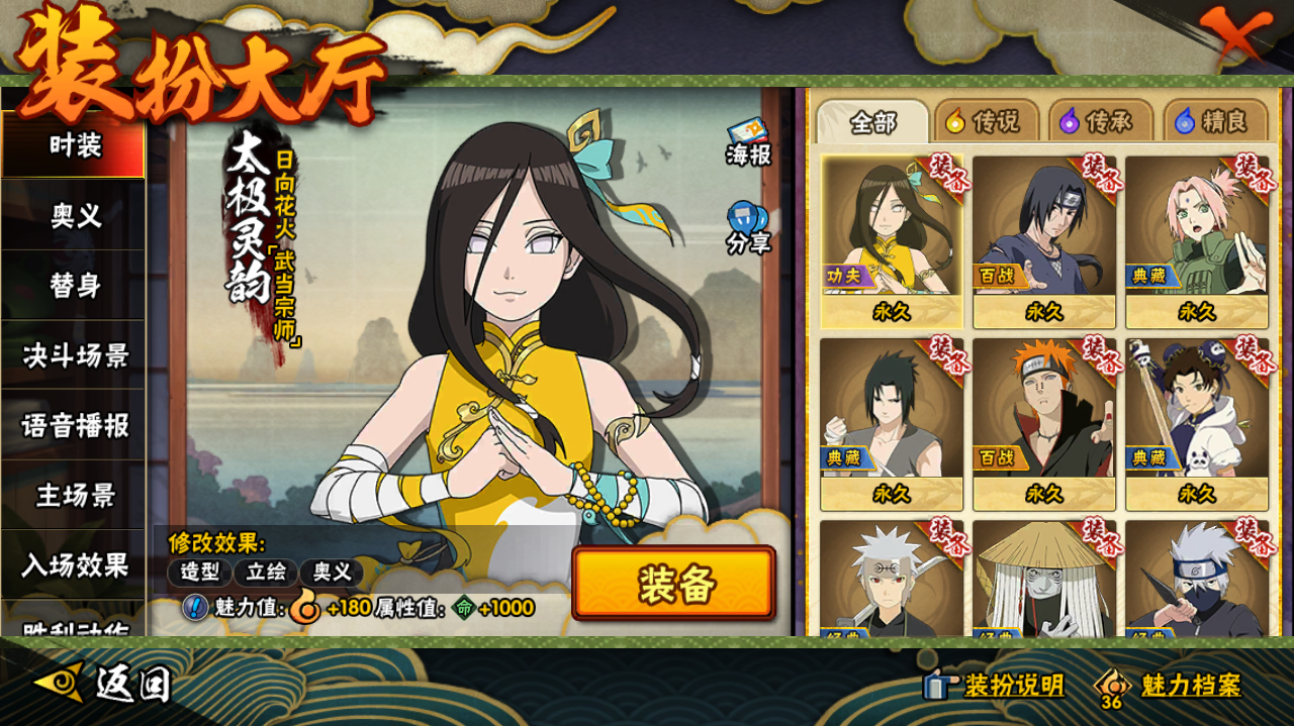Open the 主场景 menu entry

point(75,495)
